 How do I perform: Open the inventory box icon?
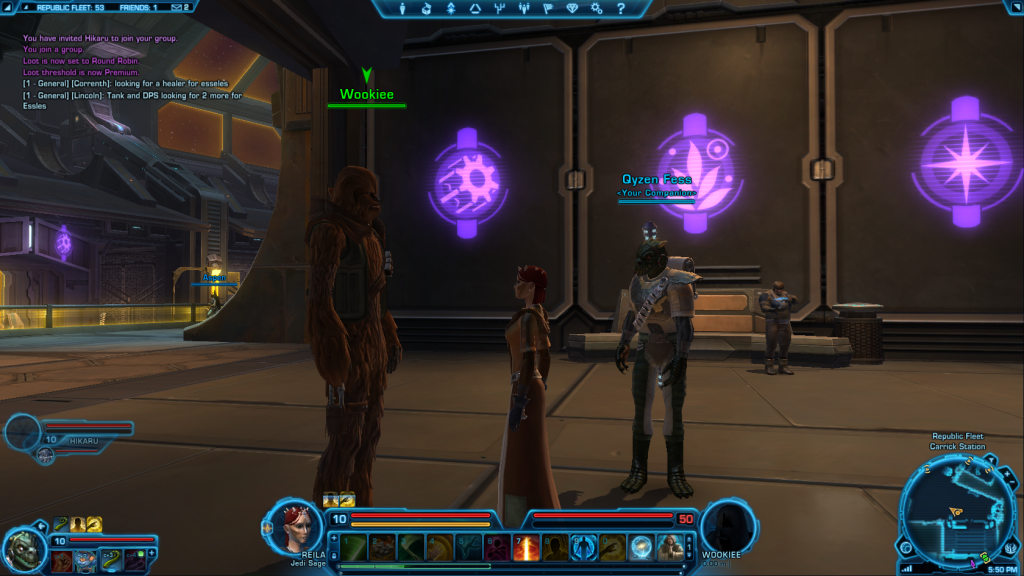[x=427, y=8]
